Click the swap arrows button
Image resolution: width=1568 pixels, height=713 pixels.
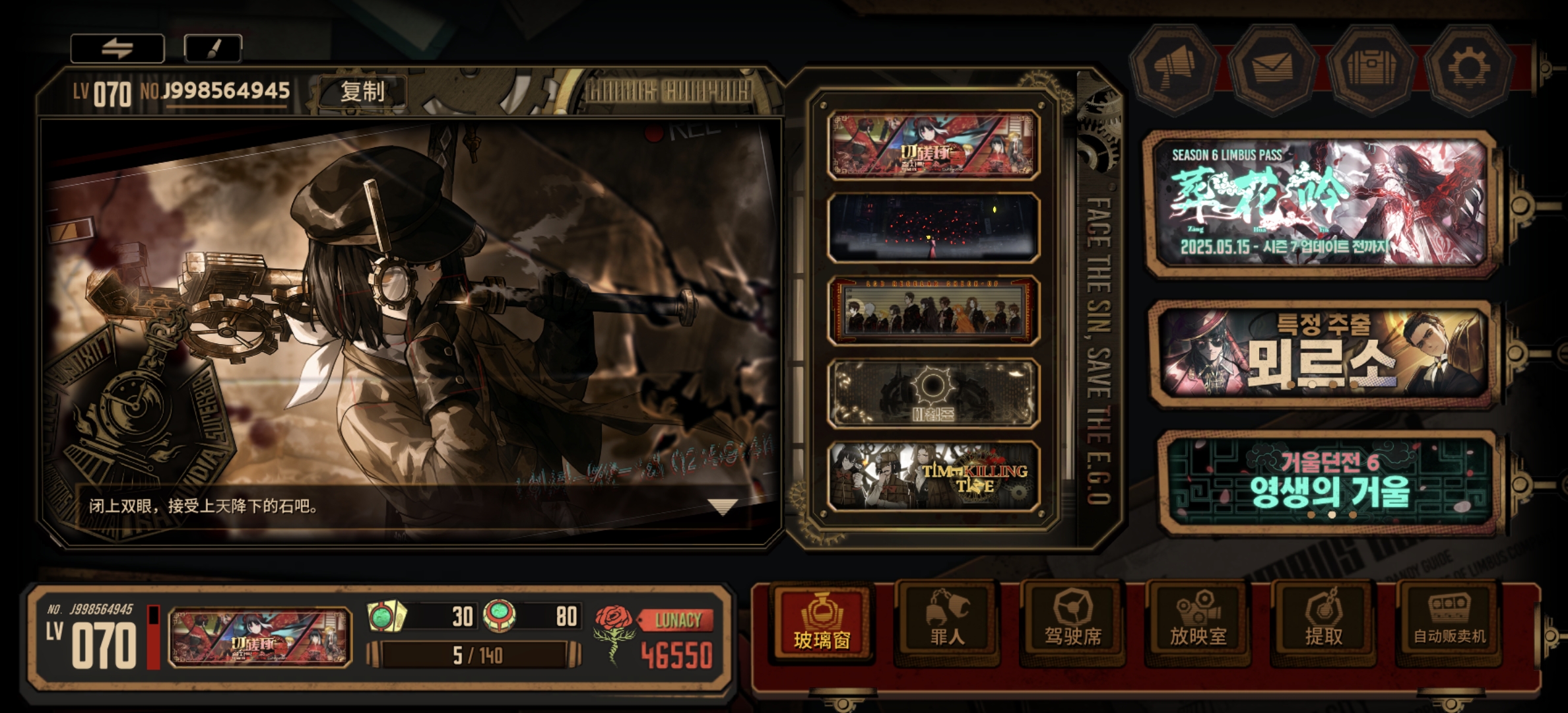click(117, 48)
